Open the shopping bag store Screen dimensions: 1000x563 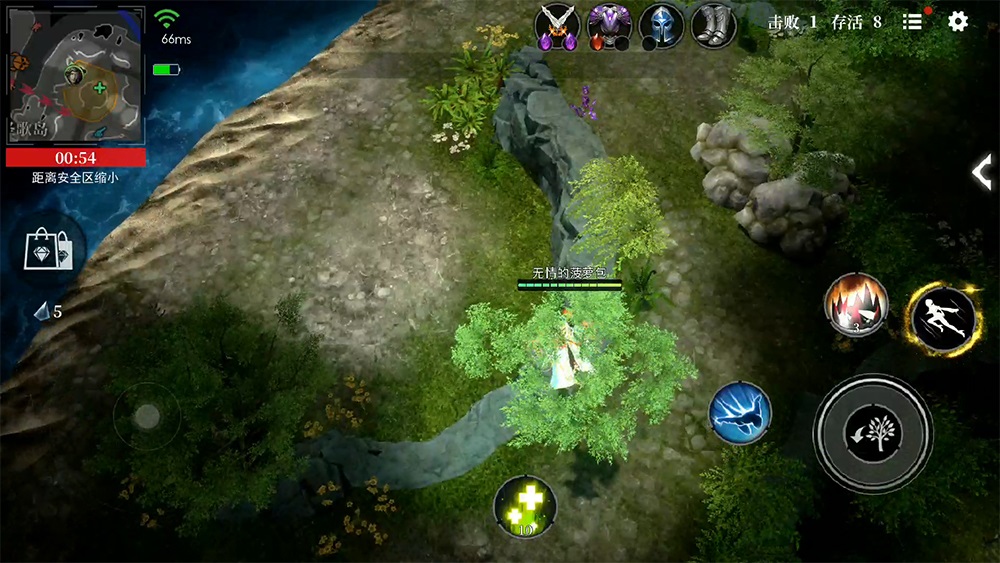click(54, 250)
